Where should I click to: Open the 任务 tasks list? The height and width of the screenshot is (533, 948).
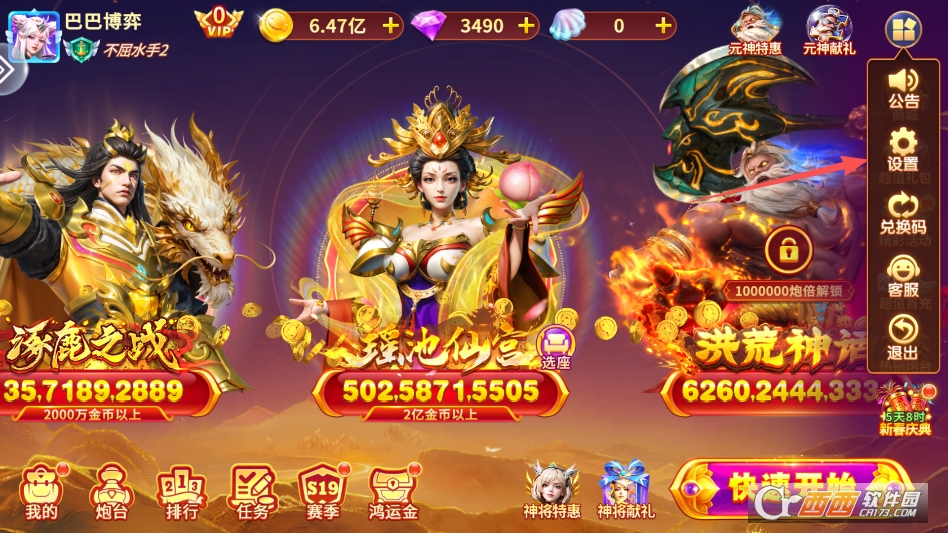point(251,492)
